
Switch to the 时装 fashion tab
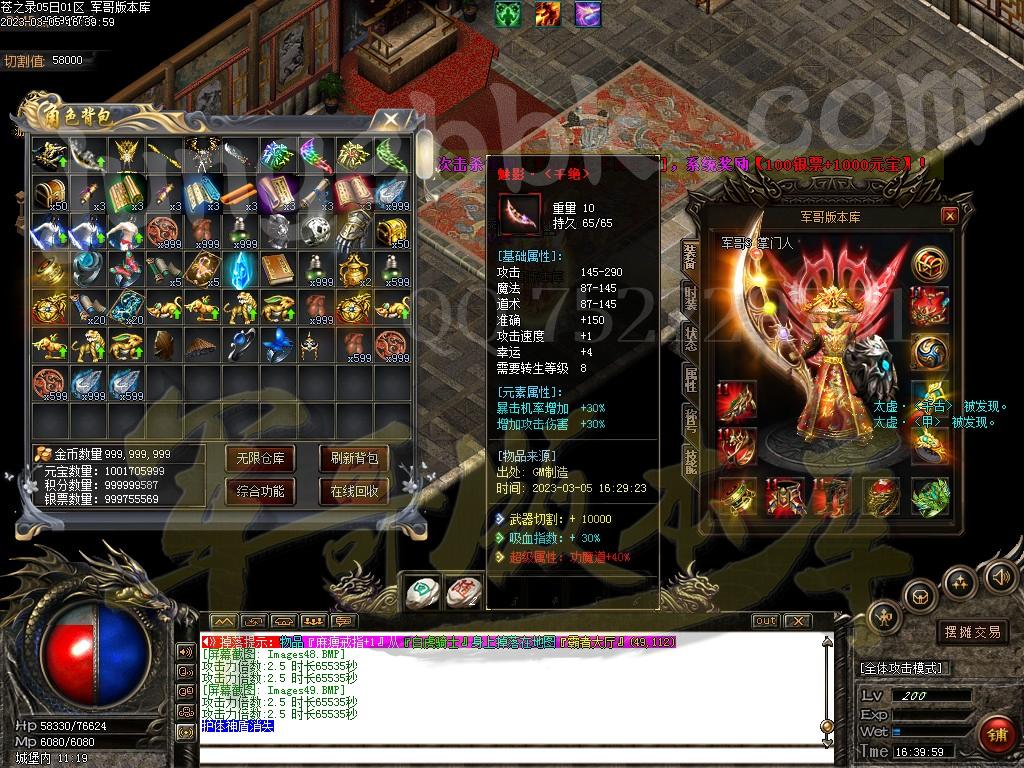pos(690,297)
